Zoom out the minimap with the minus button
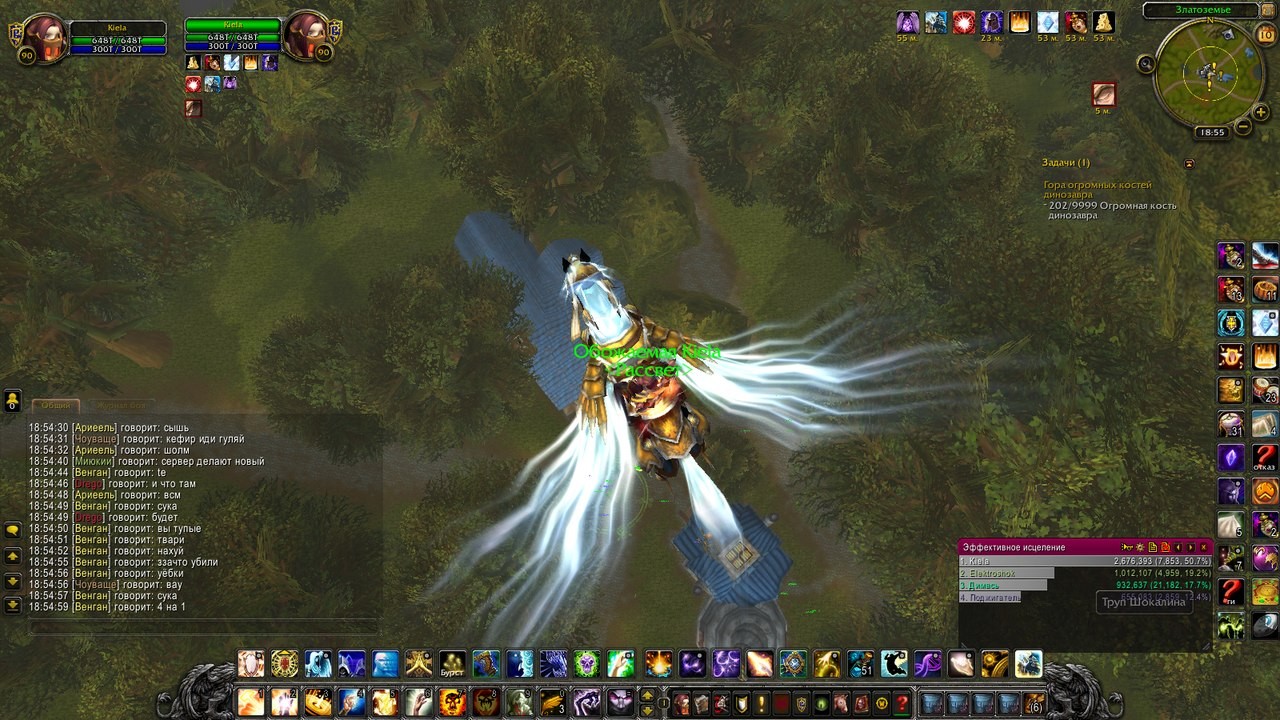The height and width of the screenshot is (720, 1280). coord(1243,127)
